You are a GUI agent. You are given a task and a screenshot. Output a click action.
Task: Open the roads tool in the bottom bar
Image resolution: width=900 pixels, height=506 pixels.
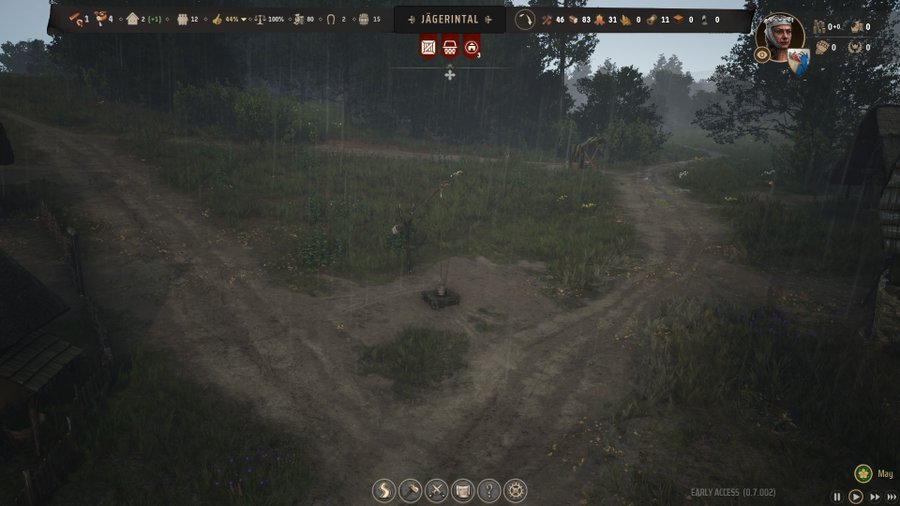point(384,491)
